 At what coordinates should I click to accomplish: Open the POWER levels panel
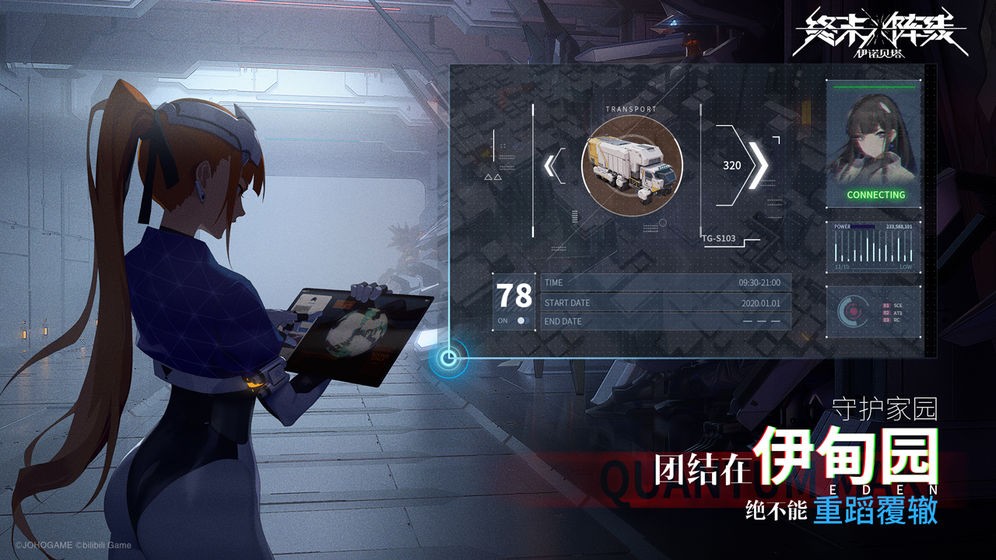click(x=874, y=247)
